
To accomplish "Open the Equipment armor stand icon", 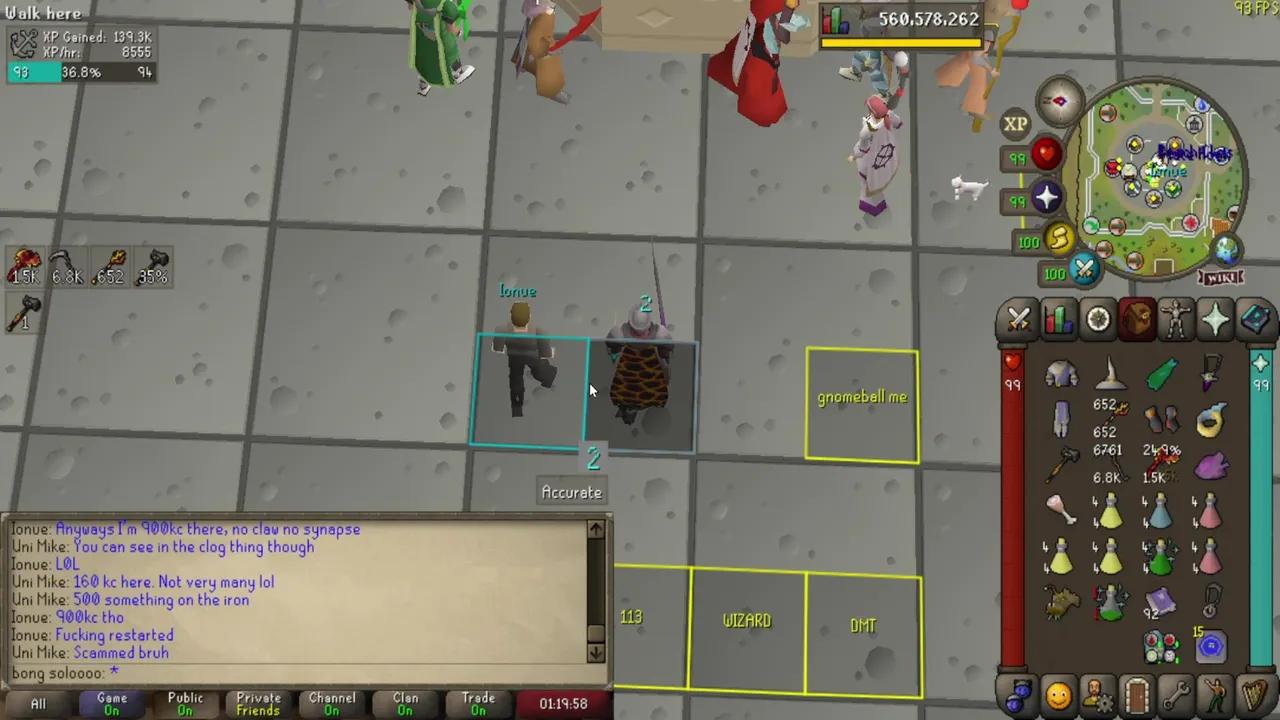I will point(1177,320).
